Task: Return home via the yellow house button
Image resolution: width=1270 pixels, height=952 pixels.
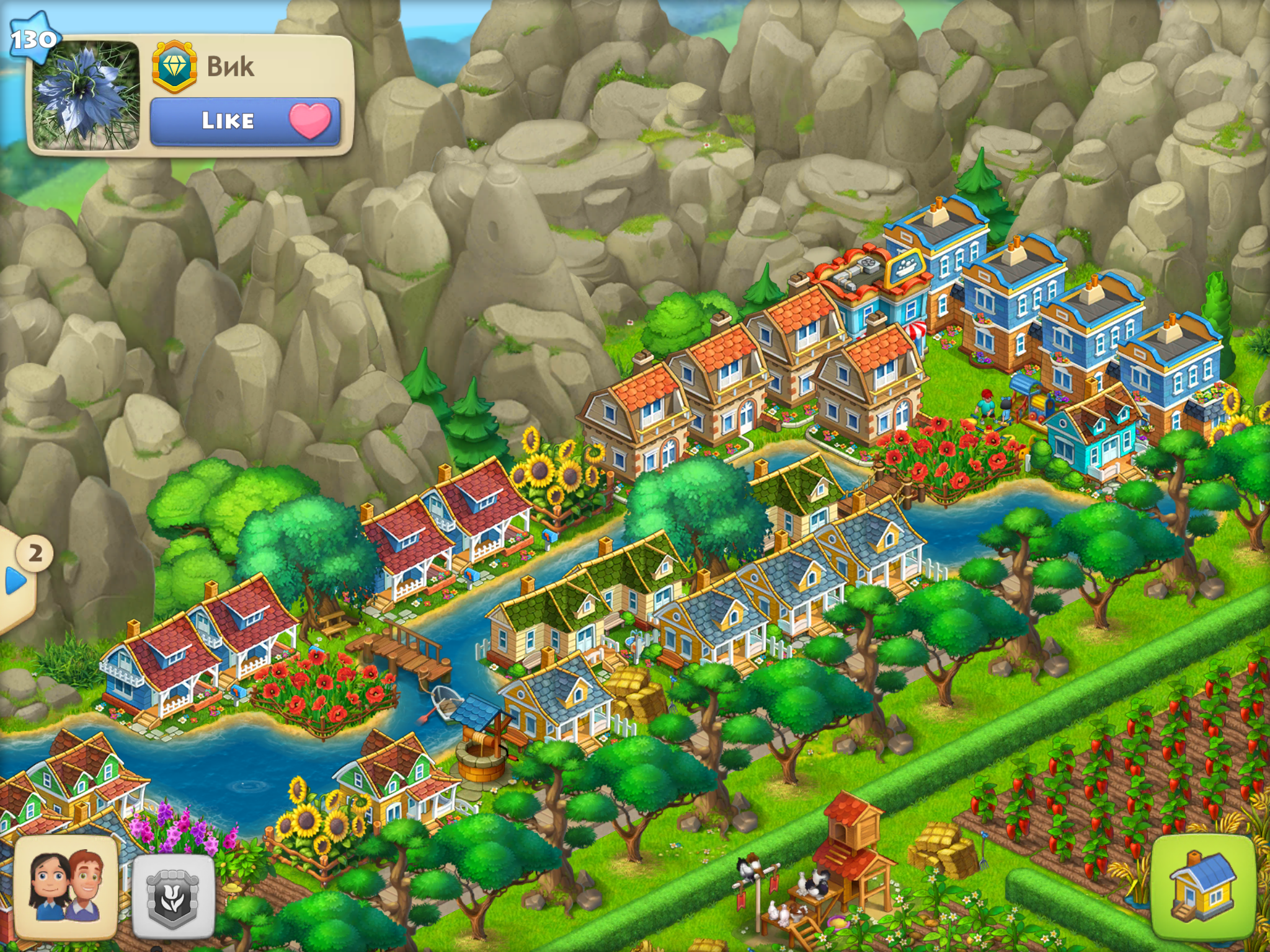Action: 1202,886
